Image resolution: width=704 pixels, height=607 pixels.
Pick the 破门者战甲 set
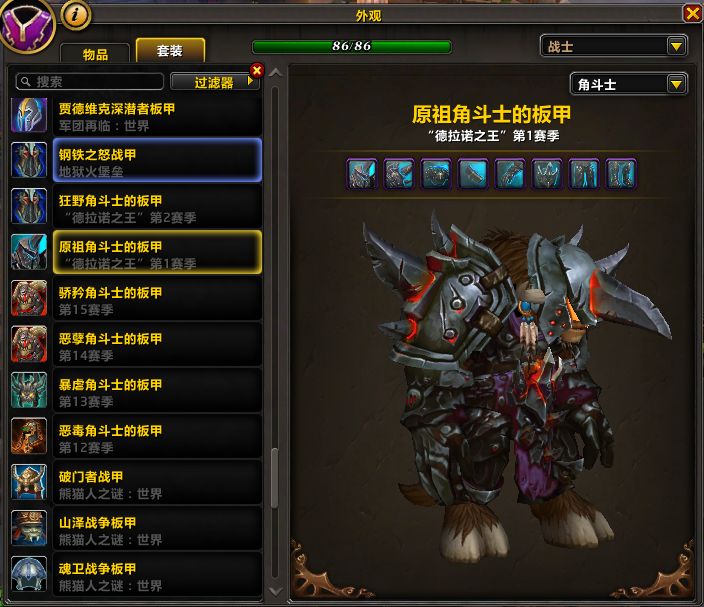[x=136, y=483]
